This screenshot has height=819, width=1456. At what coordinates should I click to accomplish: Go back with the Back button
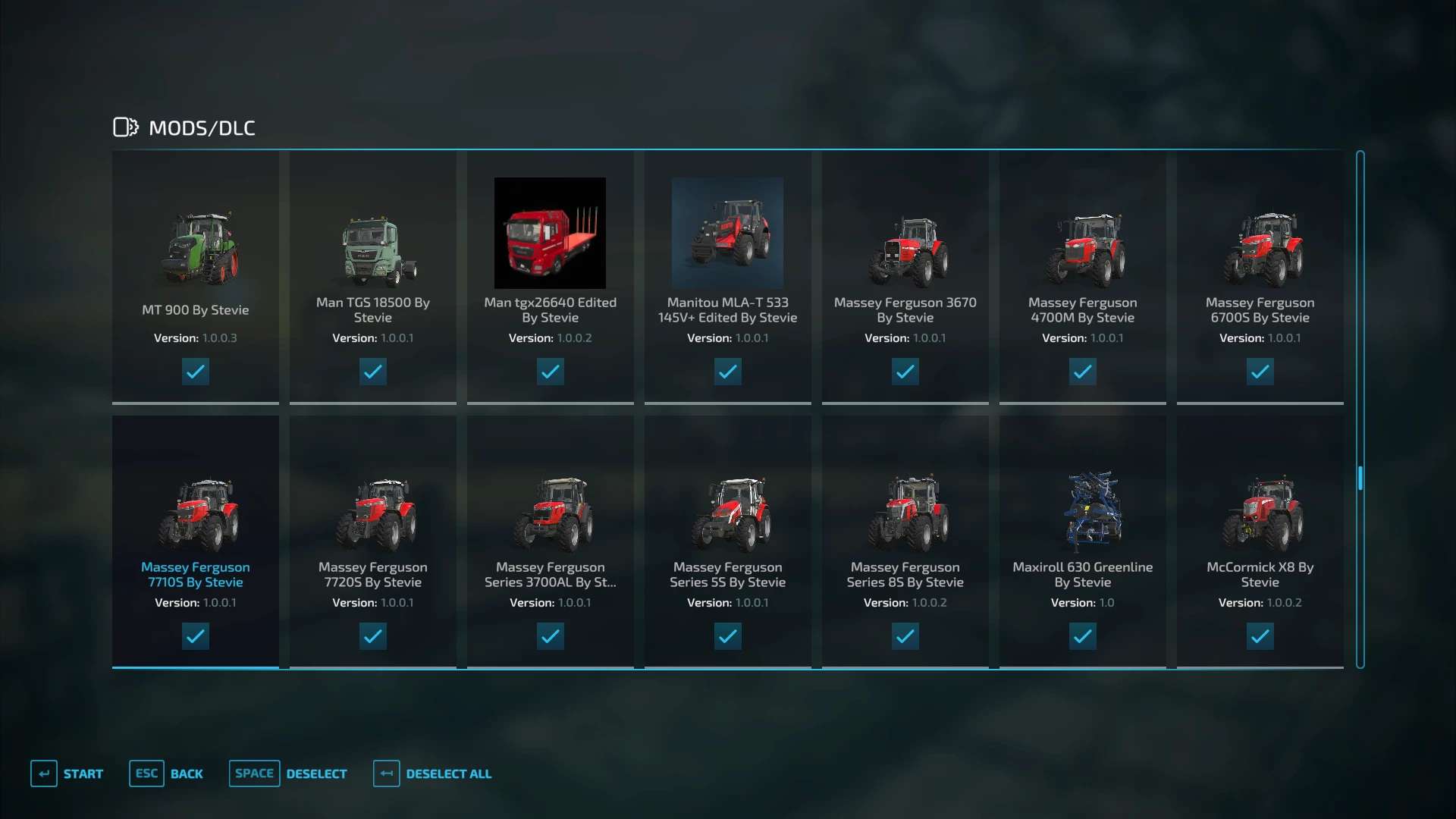(x=167, y=773)
